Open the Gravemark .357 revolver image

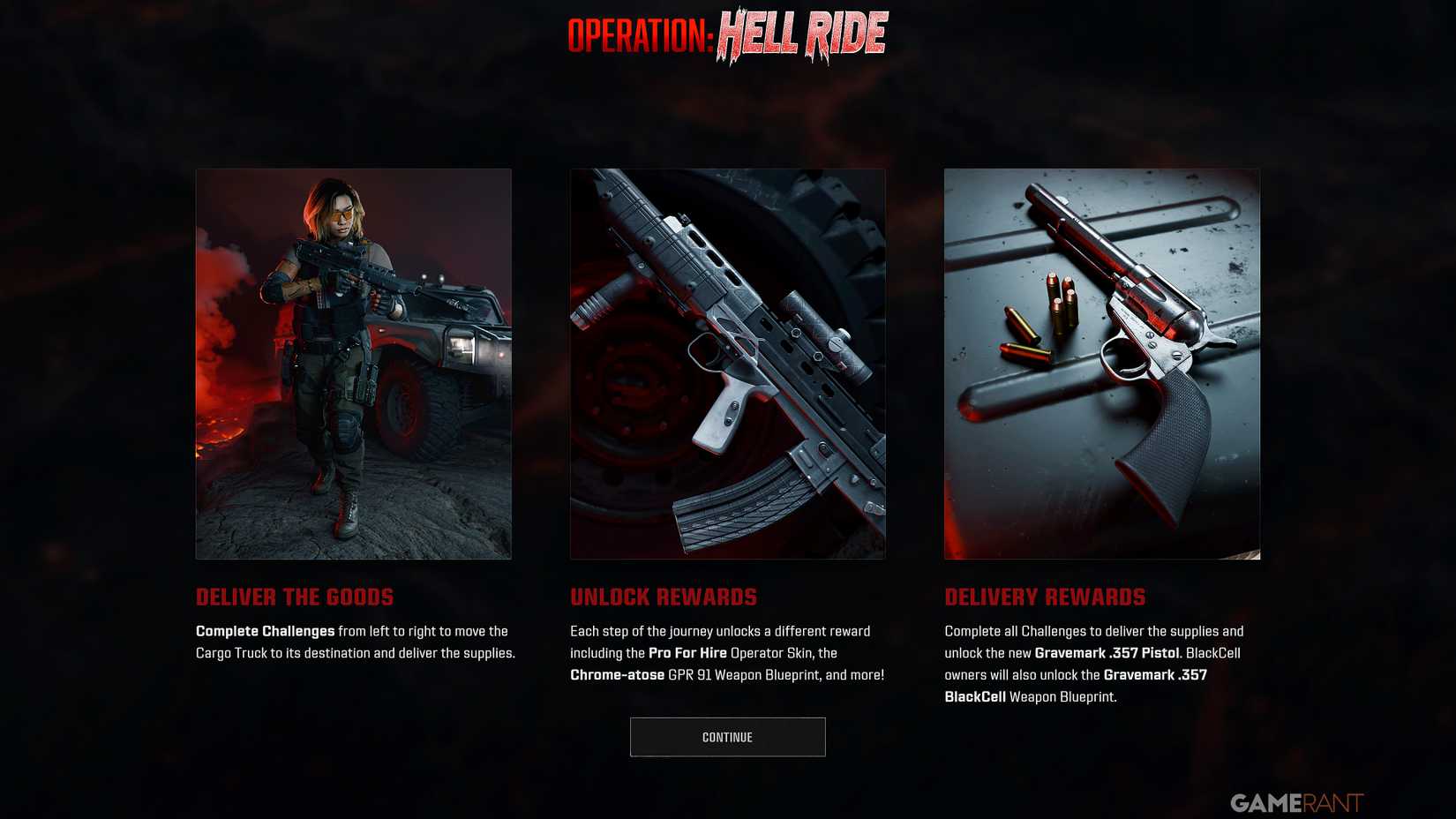point(1101,364)
